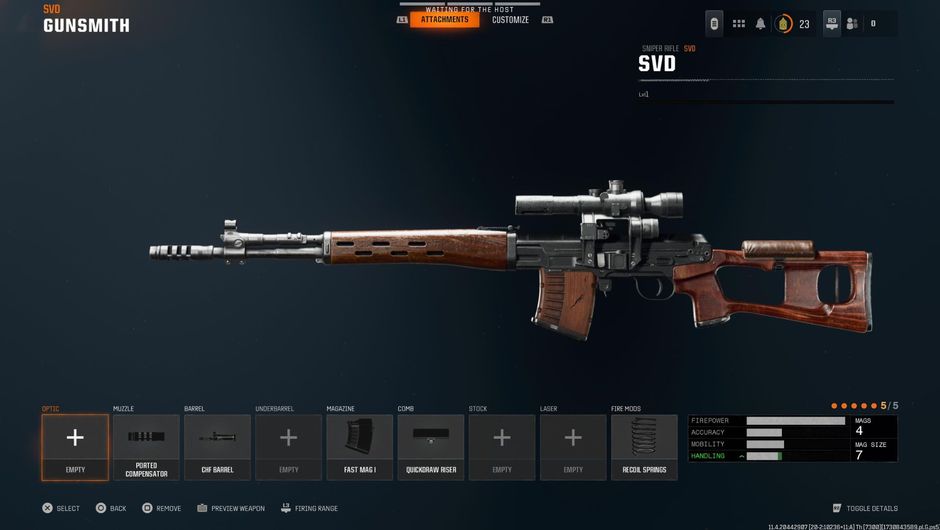Open the notifications bell
Screen dimensions: 940x530
tap(761, 23)
